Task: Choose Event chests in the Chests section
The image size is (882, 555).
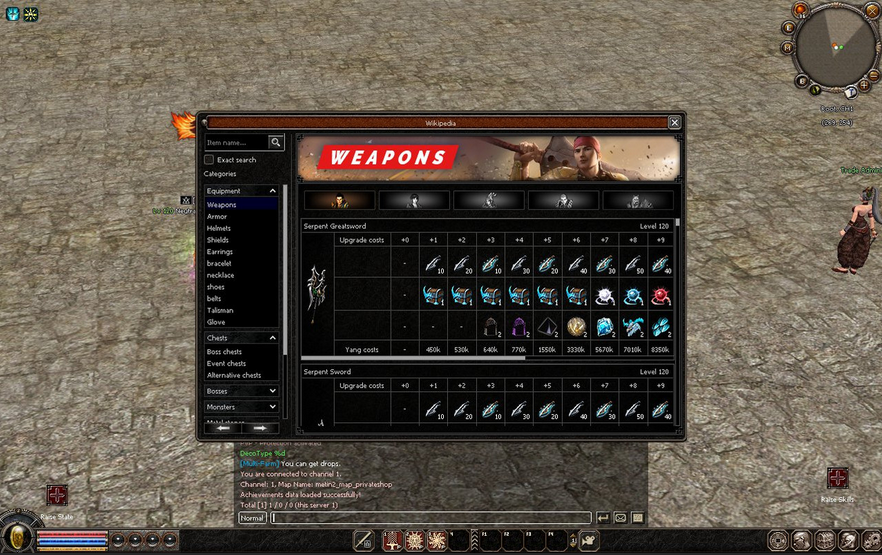Action: point(226,364)
